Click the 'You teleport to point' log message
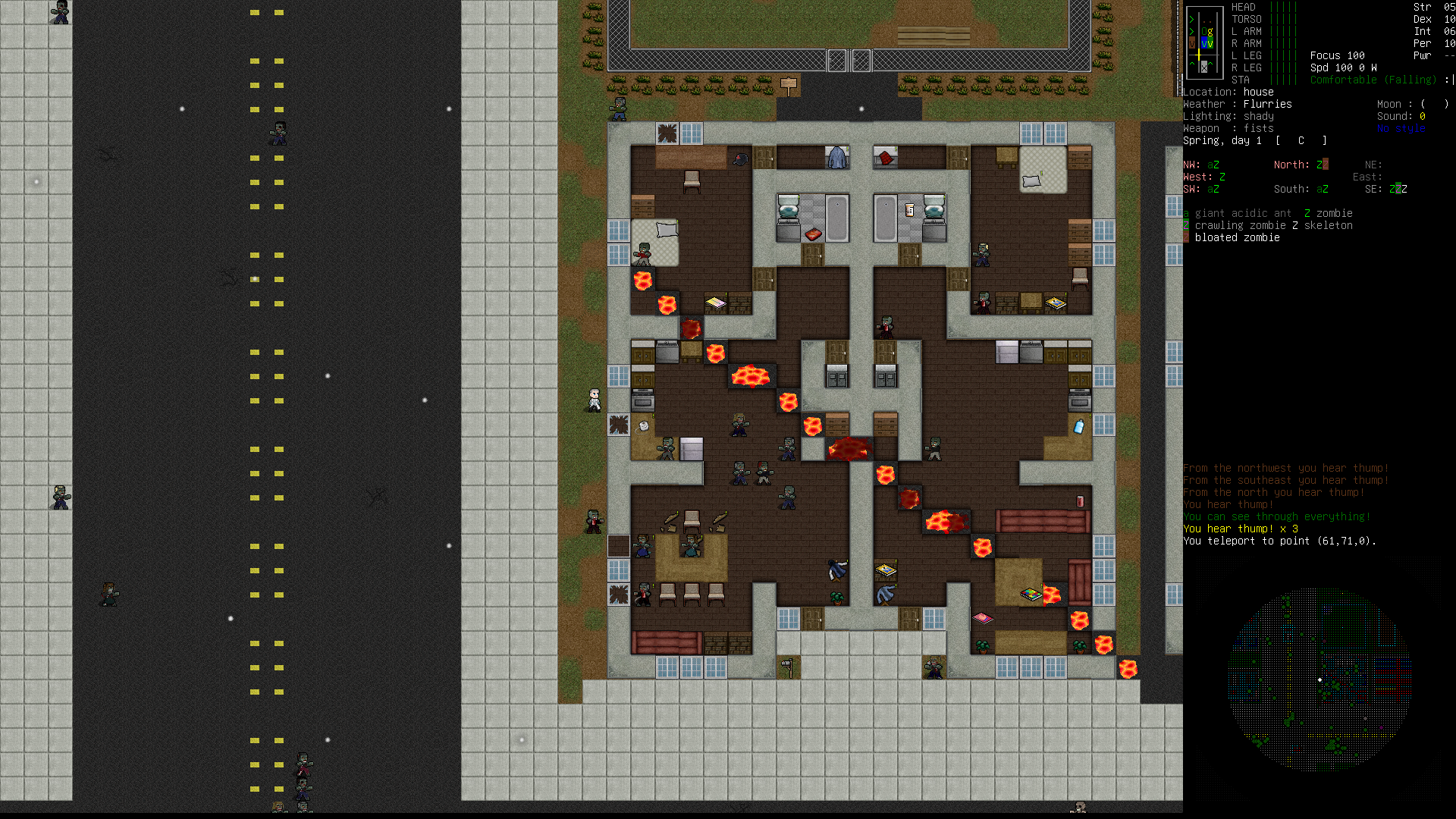 coord(1280,541)
